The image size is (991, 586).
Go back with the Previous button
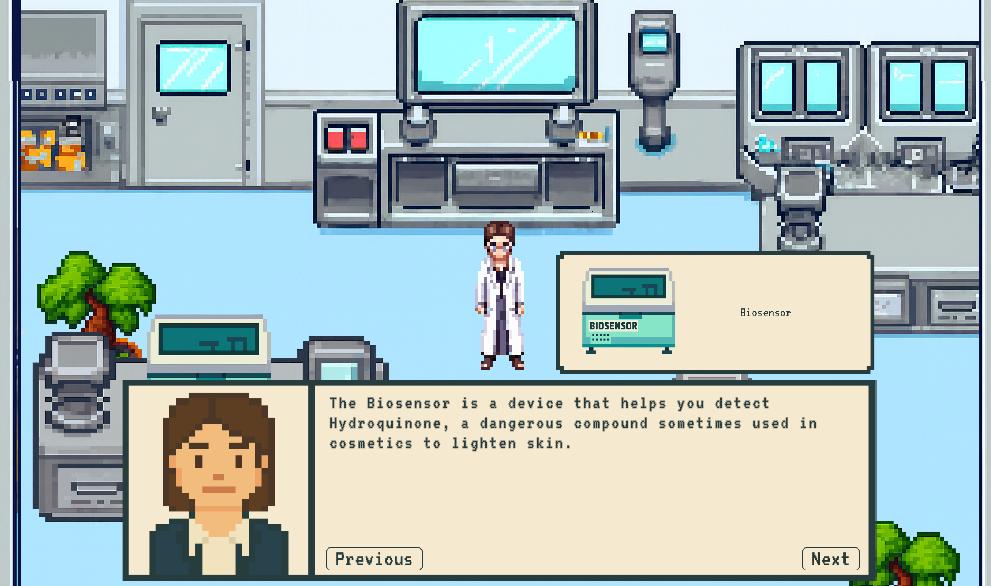[x=374, y=559]
